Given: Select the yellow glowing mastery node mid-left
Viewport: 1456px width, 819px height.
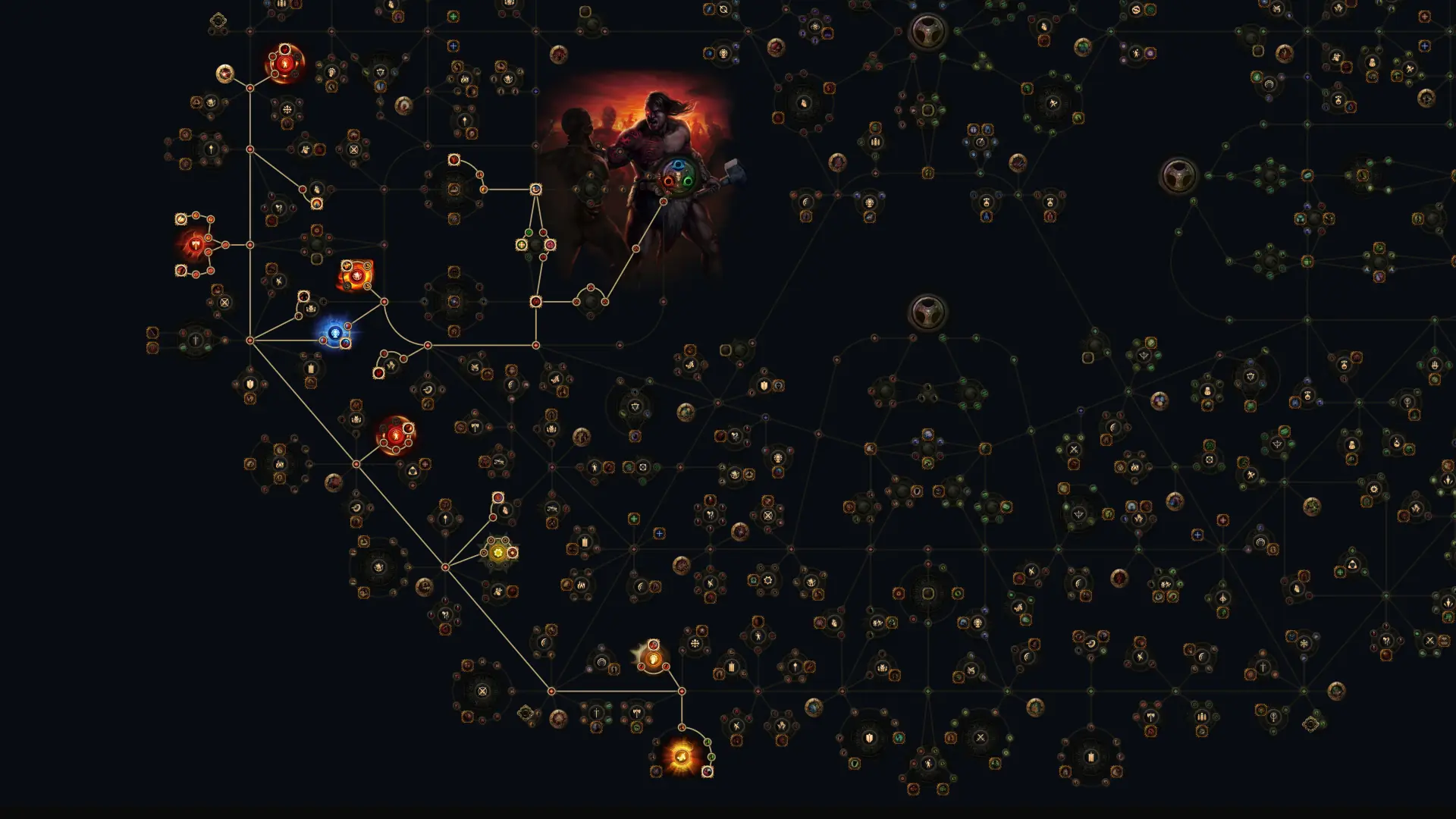Looking at the screenshot, I should (498, 551).
